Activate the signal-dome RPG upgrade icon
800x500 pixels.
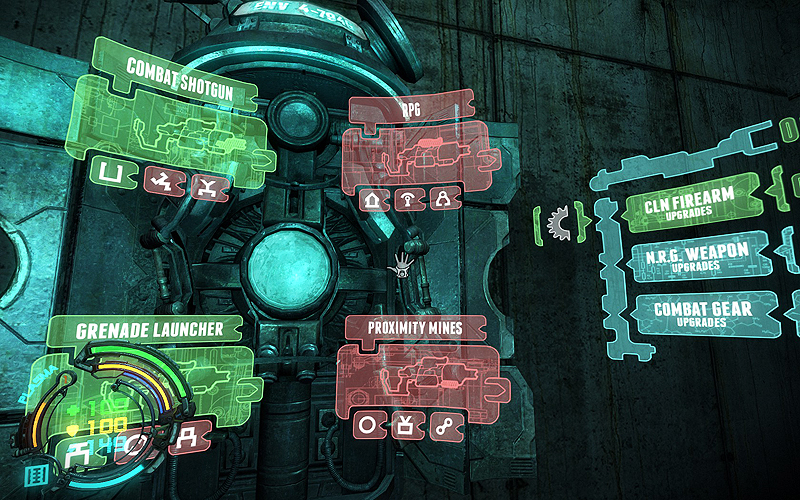tap(405, 199)
